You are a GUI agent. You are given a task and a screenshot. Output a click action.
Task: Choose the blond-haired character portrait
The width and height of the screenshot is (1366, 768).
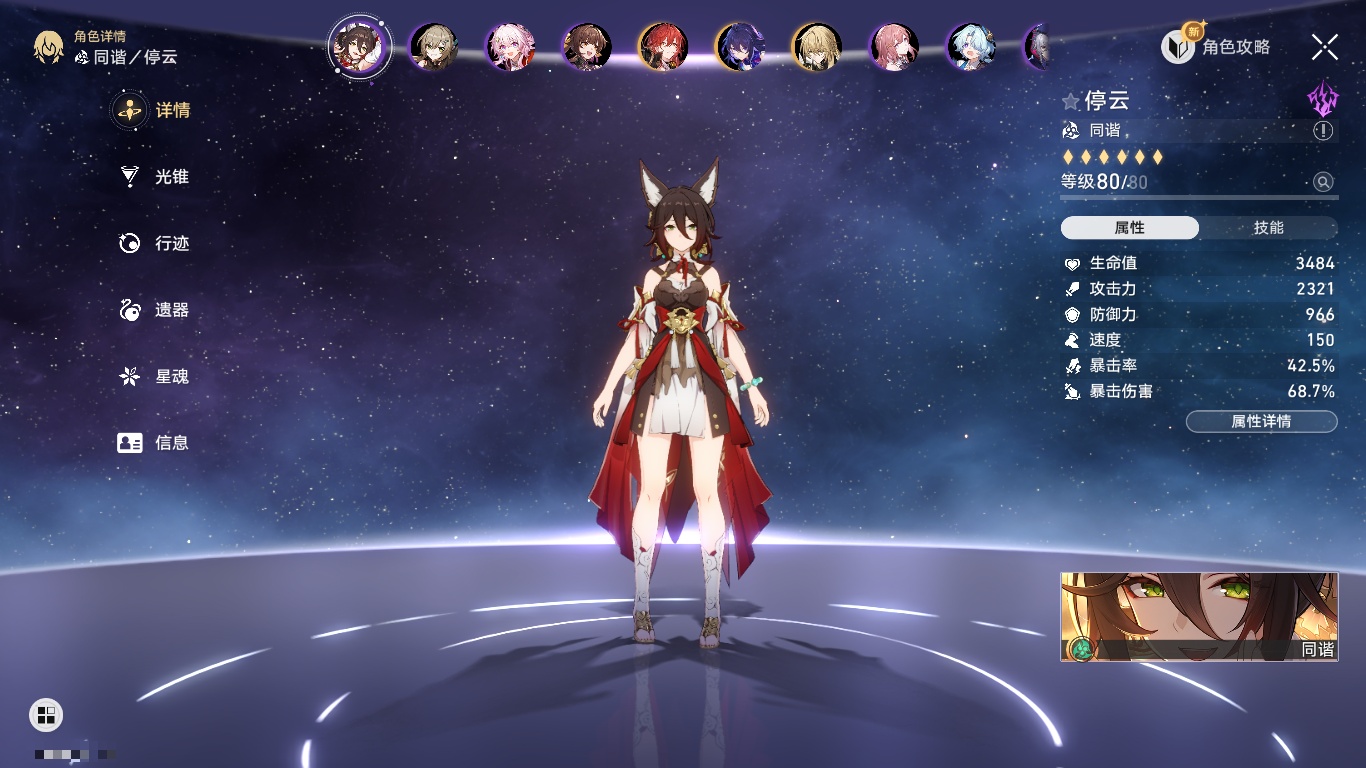(817, 47)
